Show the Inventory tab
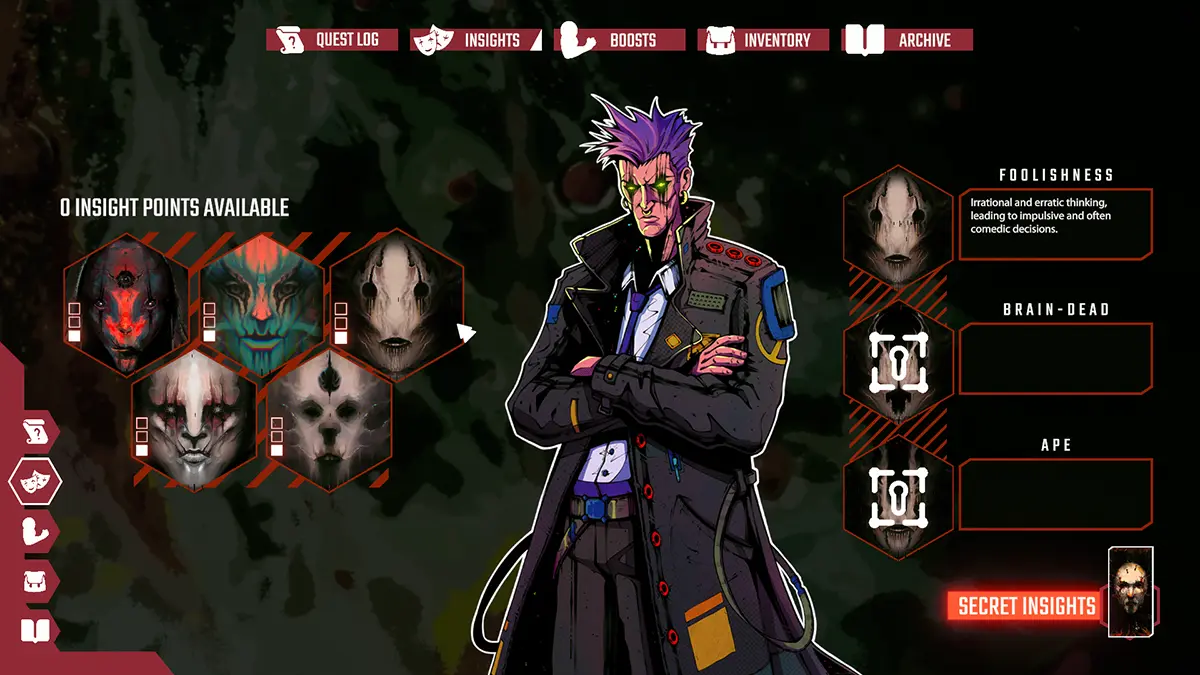1200x675 pixels. pyautogui.click(x=766, y=40)
